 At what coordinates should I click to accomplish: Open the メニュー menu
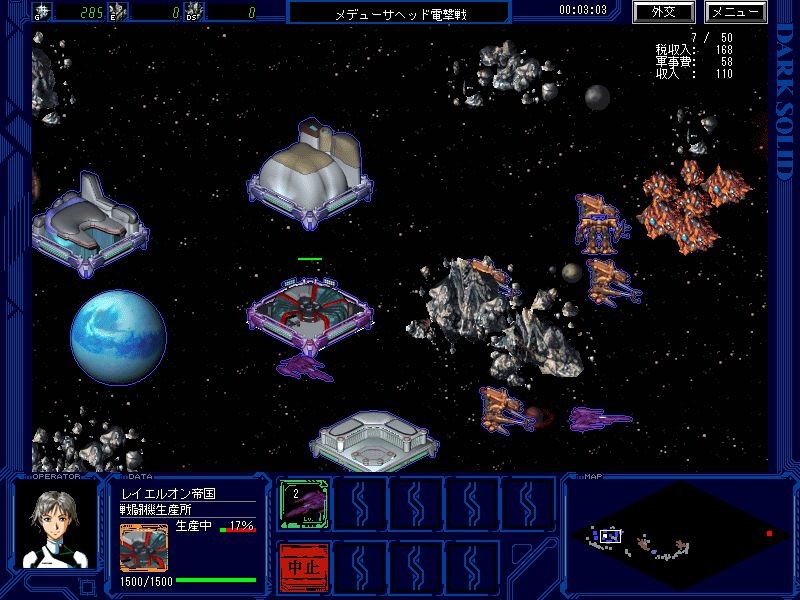coord(735,13)
